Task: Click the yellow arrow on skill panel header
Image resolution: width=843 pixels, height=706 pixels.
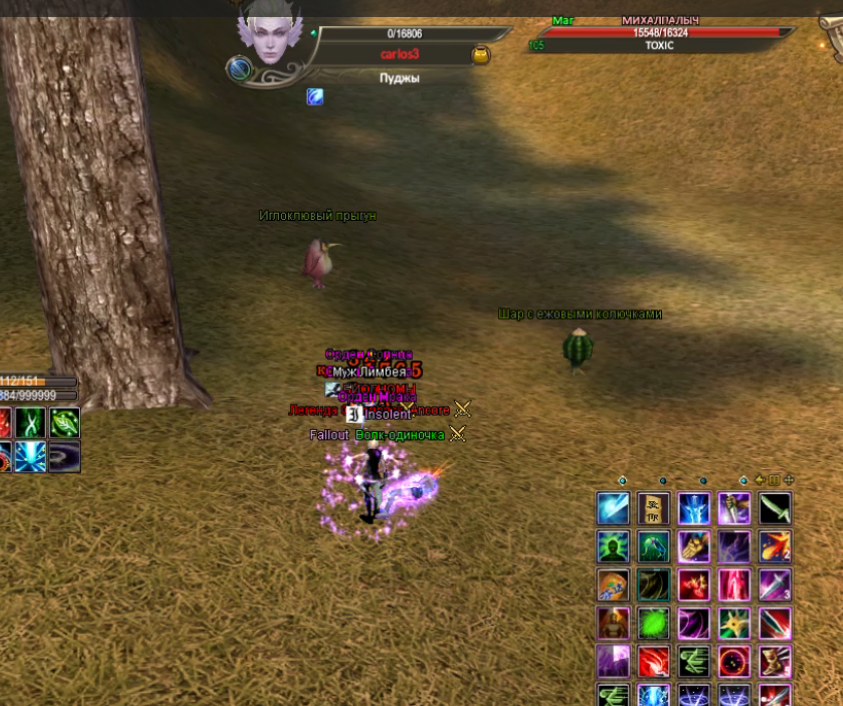Action: pyautogui.click(x=759, y=480)
